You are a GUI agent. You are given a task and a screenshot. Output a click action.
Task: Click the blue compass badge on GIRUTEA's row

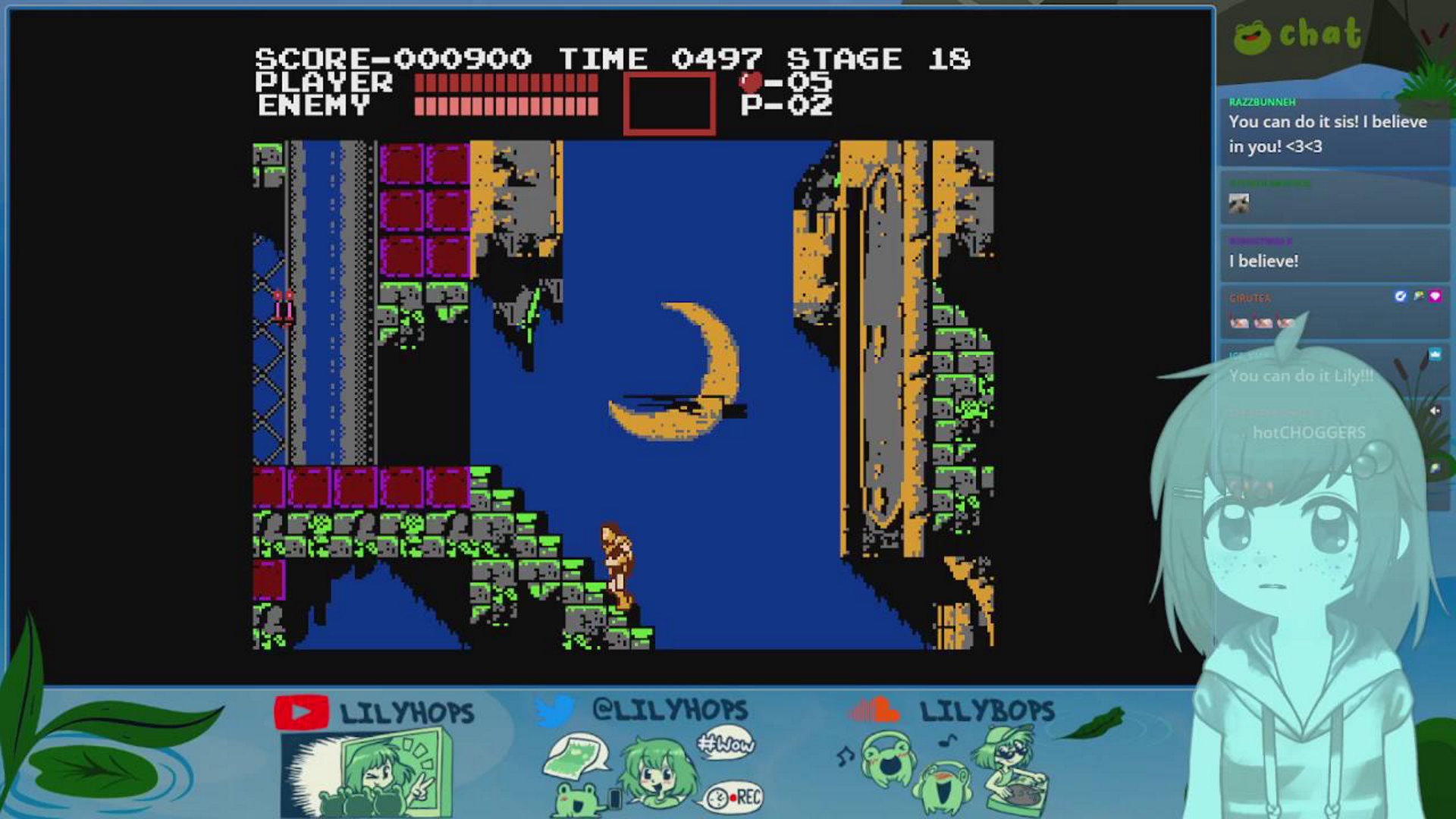pyautogui.click(x=1400, y=296)
